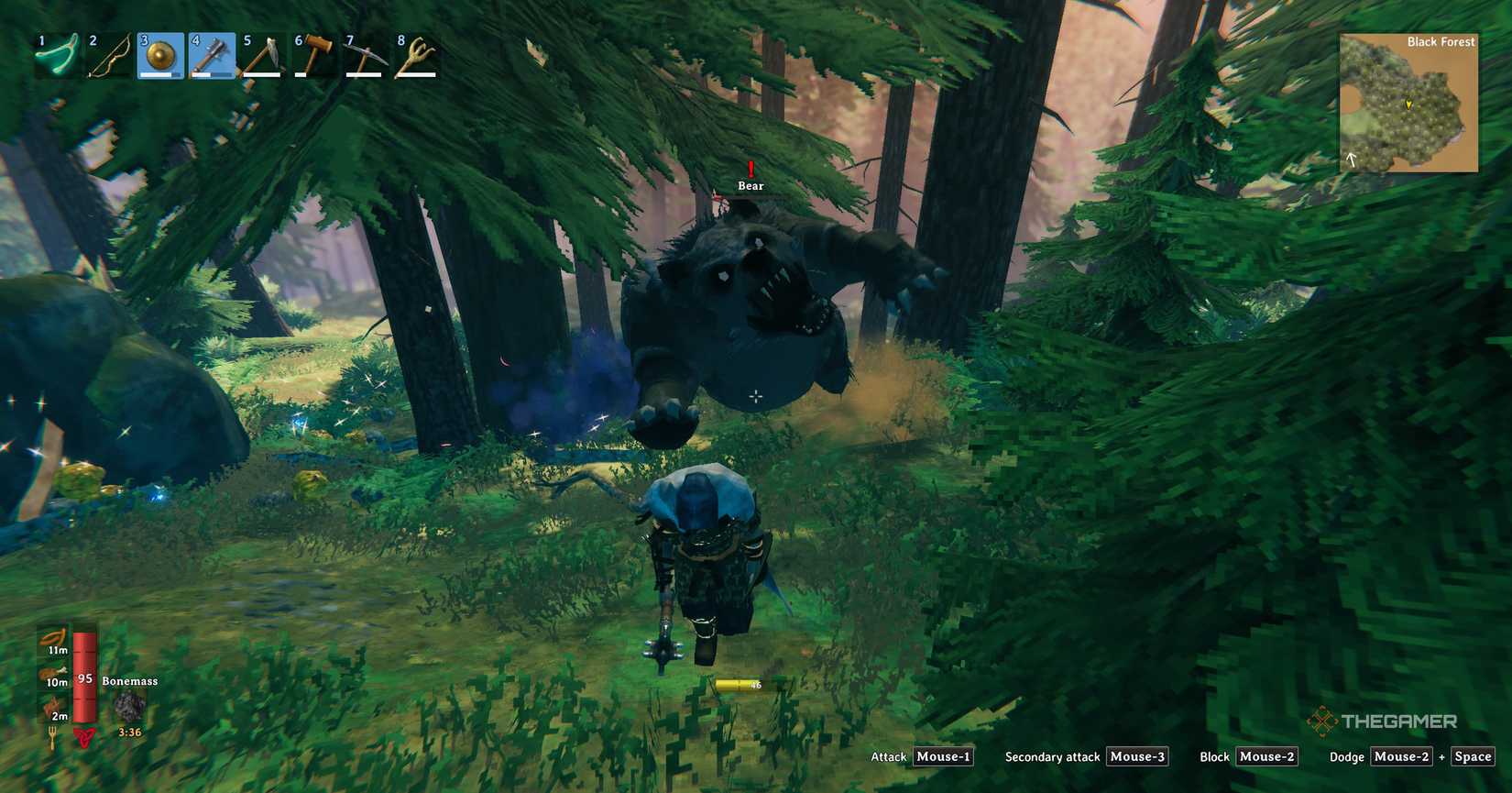Equip the bow from hotbar slot 2
The image size is (1512, 793).
(x=108, y=53)
